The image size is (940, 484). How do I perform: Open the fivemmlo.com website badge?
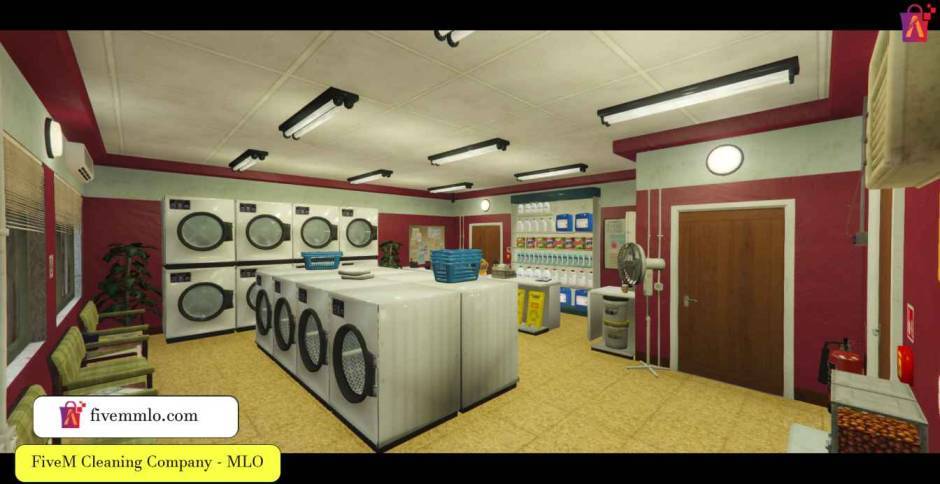[136, 416]
